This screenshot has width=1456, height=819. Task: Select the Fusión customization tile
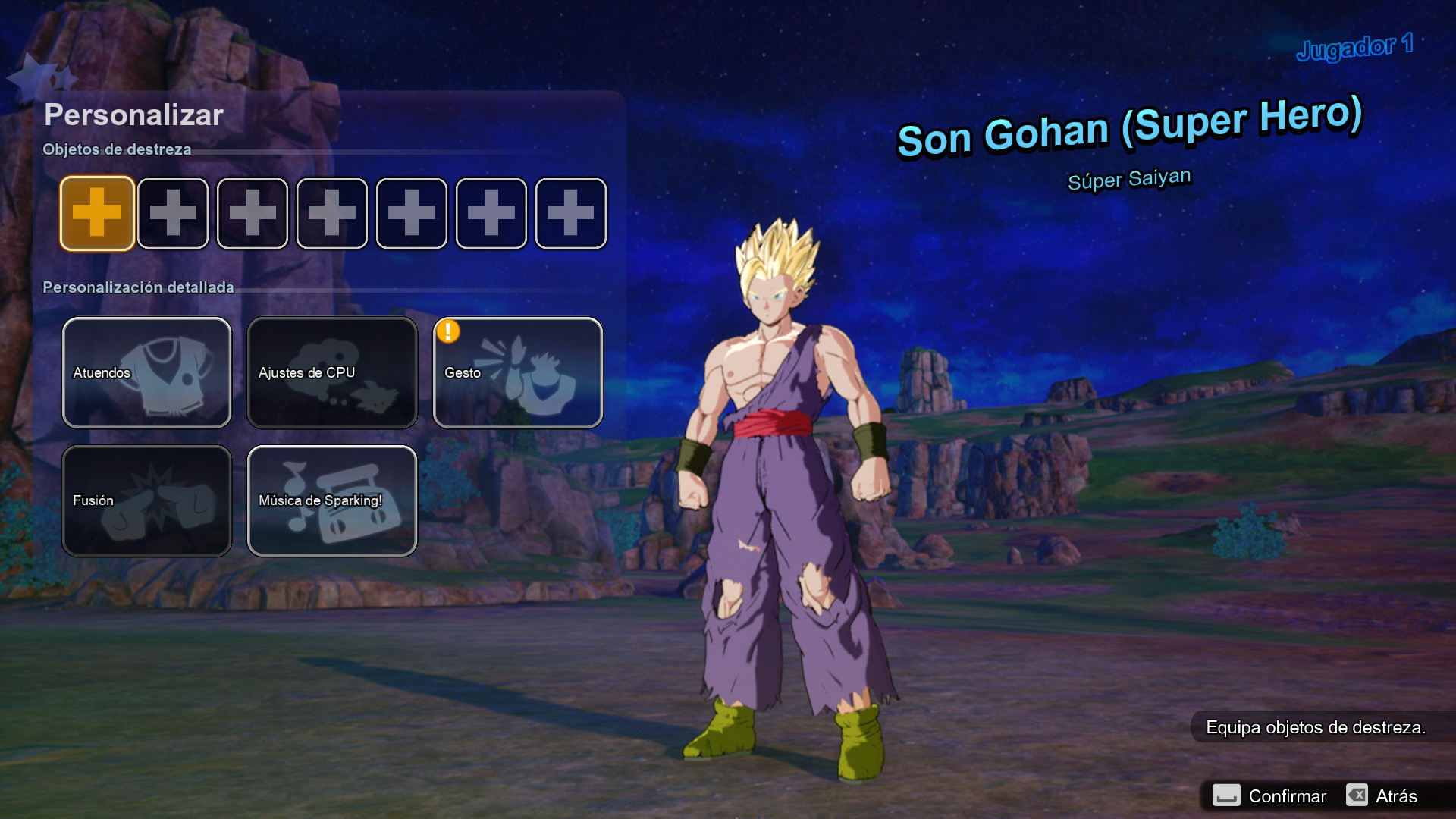(x=146, y=500)
